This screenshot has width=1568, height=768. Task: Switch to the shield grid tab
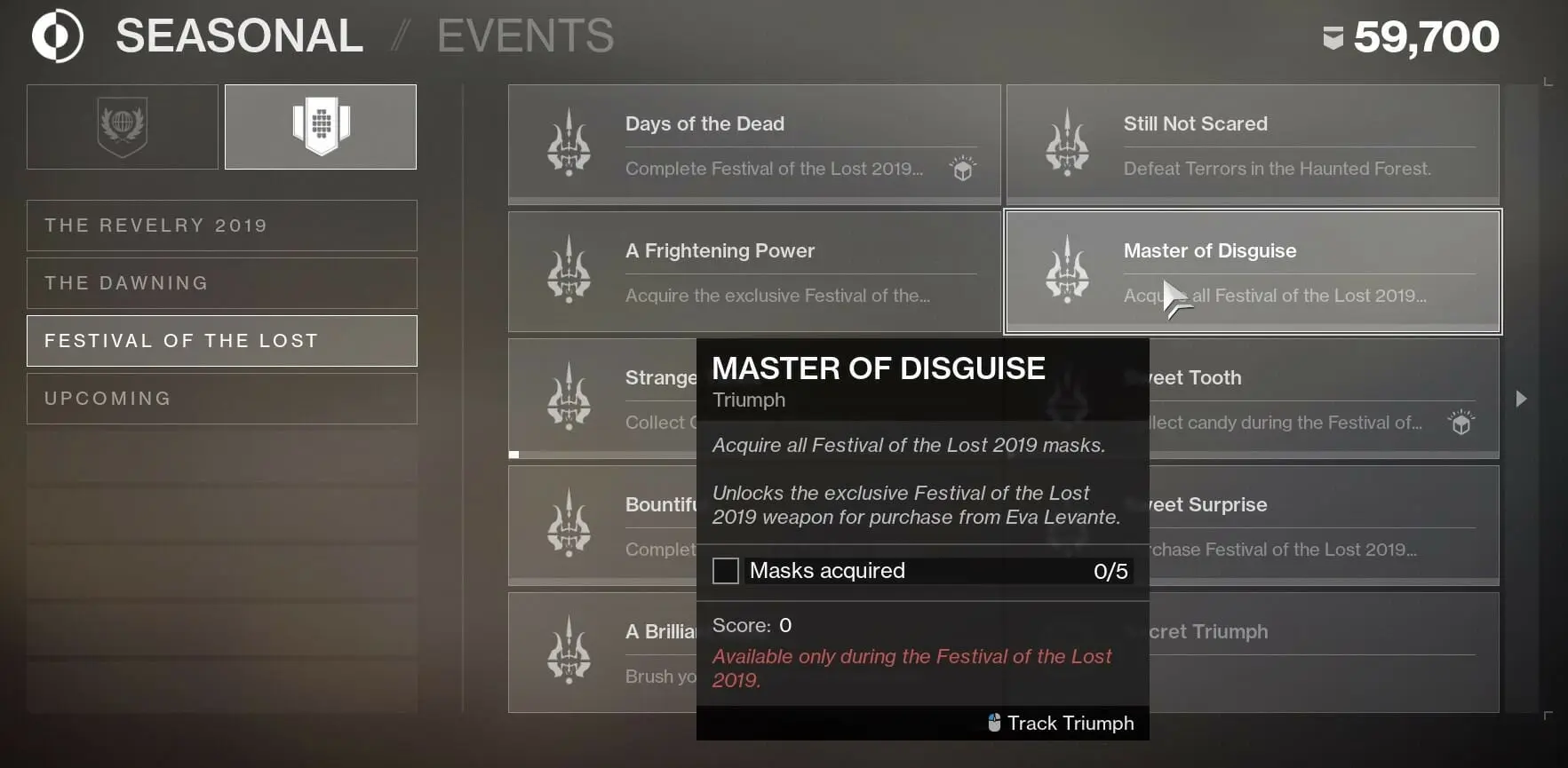(321, 127)
